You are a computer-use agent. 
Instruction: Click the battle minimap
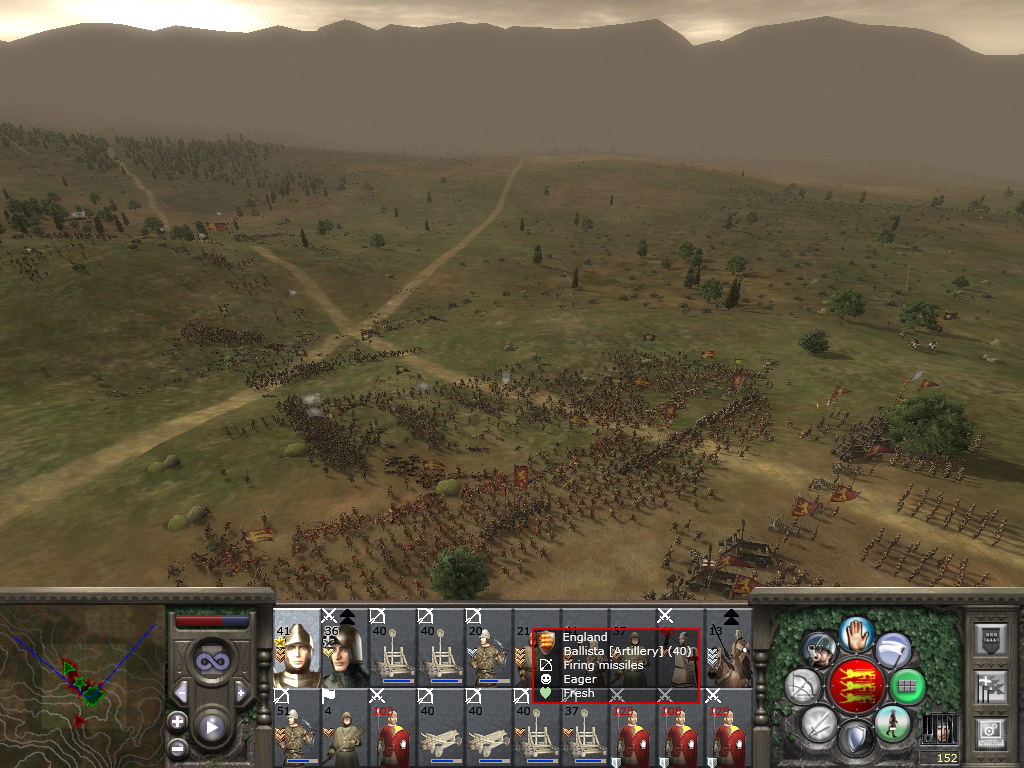[x=82, y=685]
